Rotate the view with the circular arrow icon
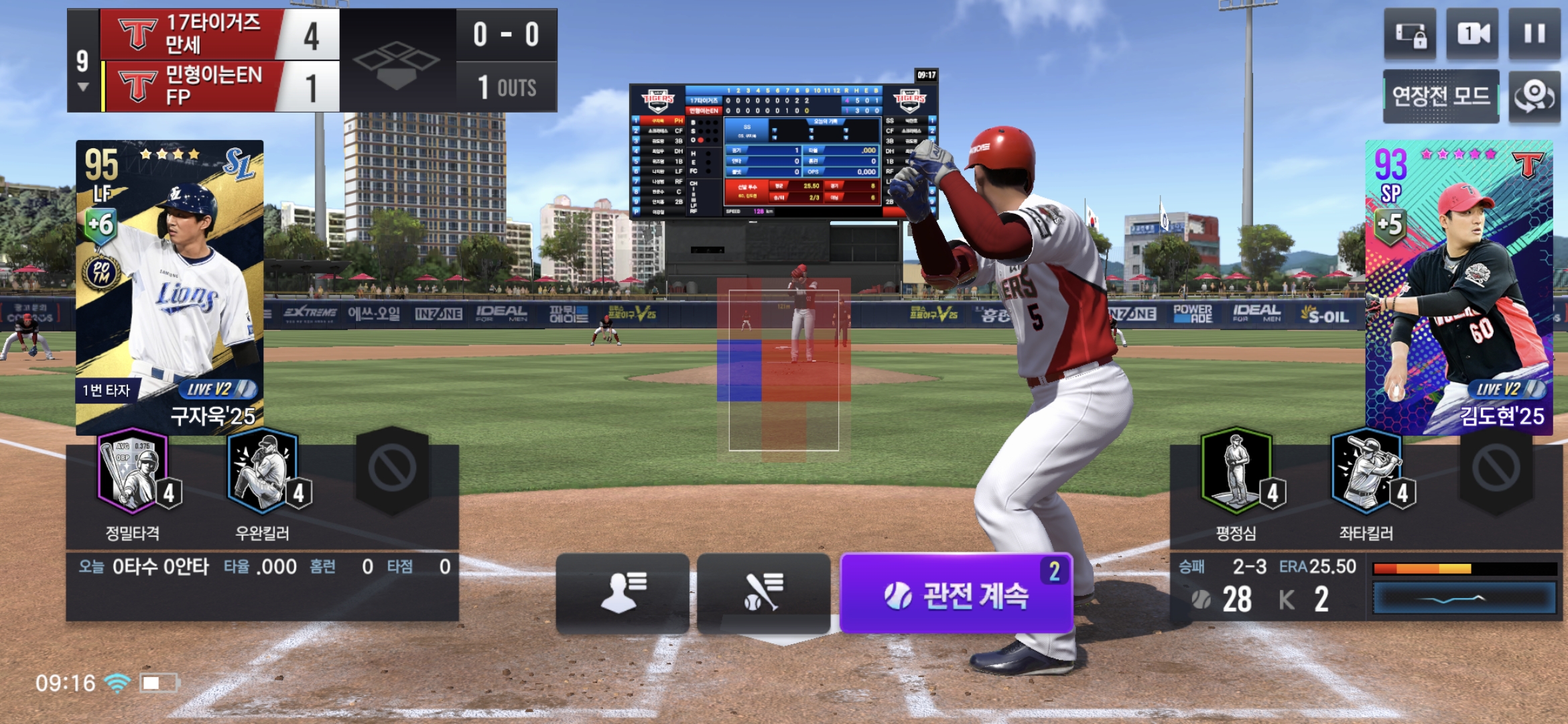1568x724 pixels. 1534,97
